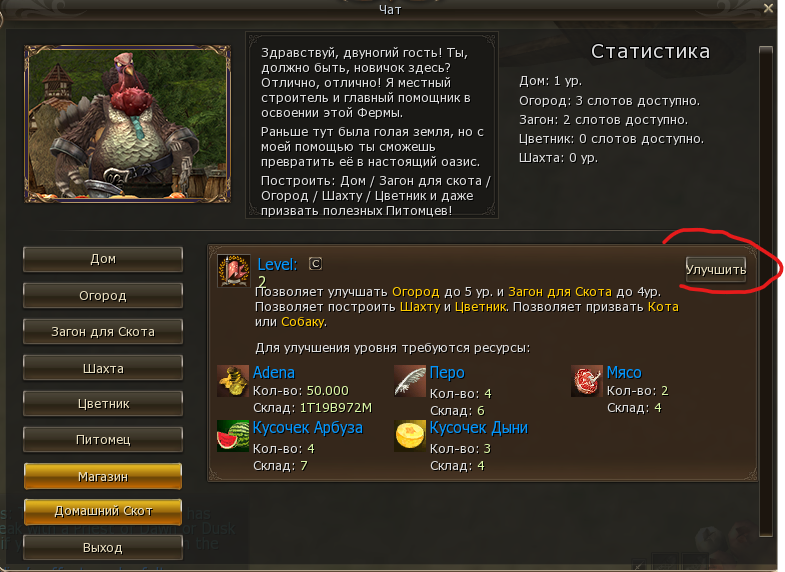Click the Мясо meat icon
The width and height of the screenshot is (785, 572).
pyautogui.click(x=587, y=381)
